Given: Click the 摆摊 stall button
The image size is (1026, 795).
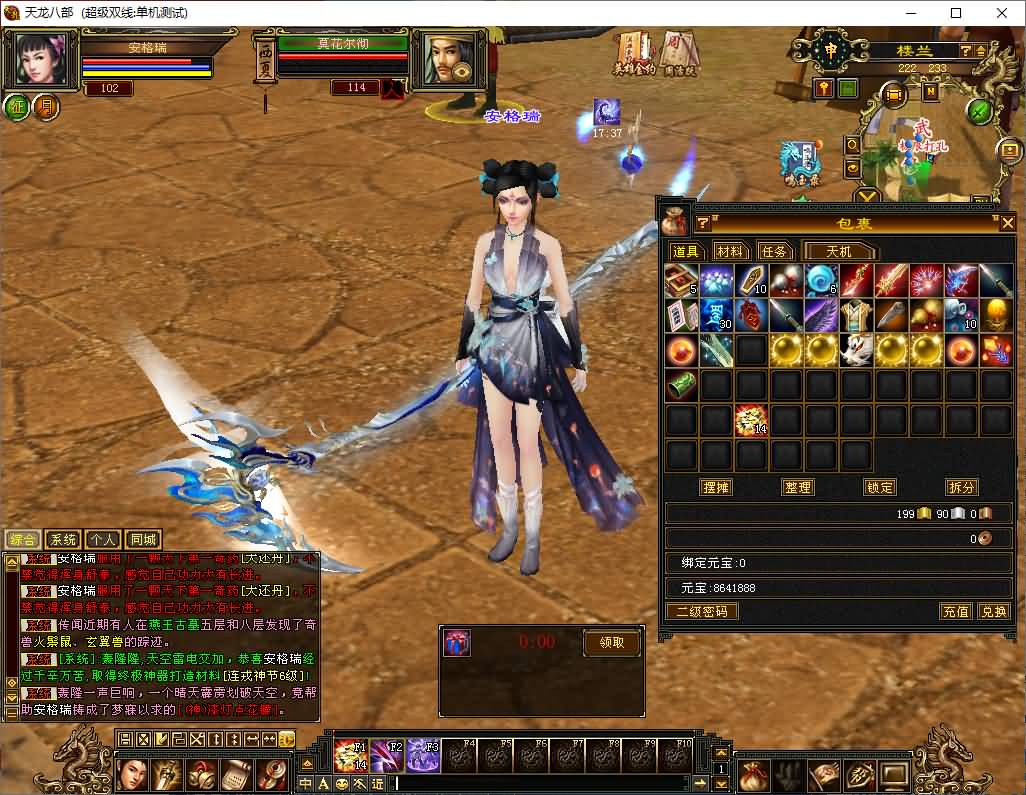Looking at the screenshot, I should 716,487.
